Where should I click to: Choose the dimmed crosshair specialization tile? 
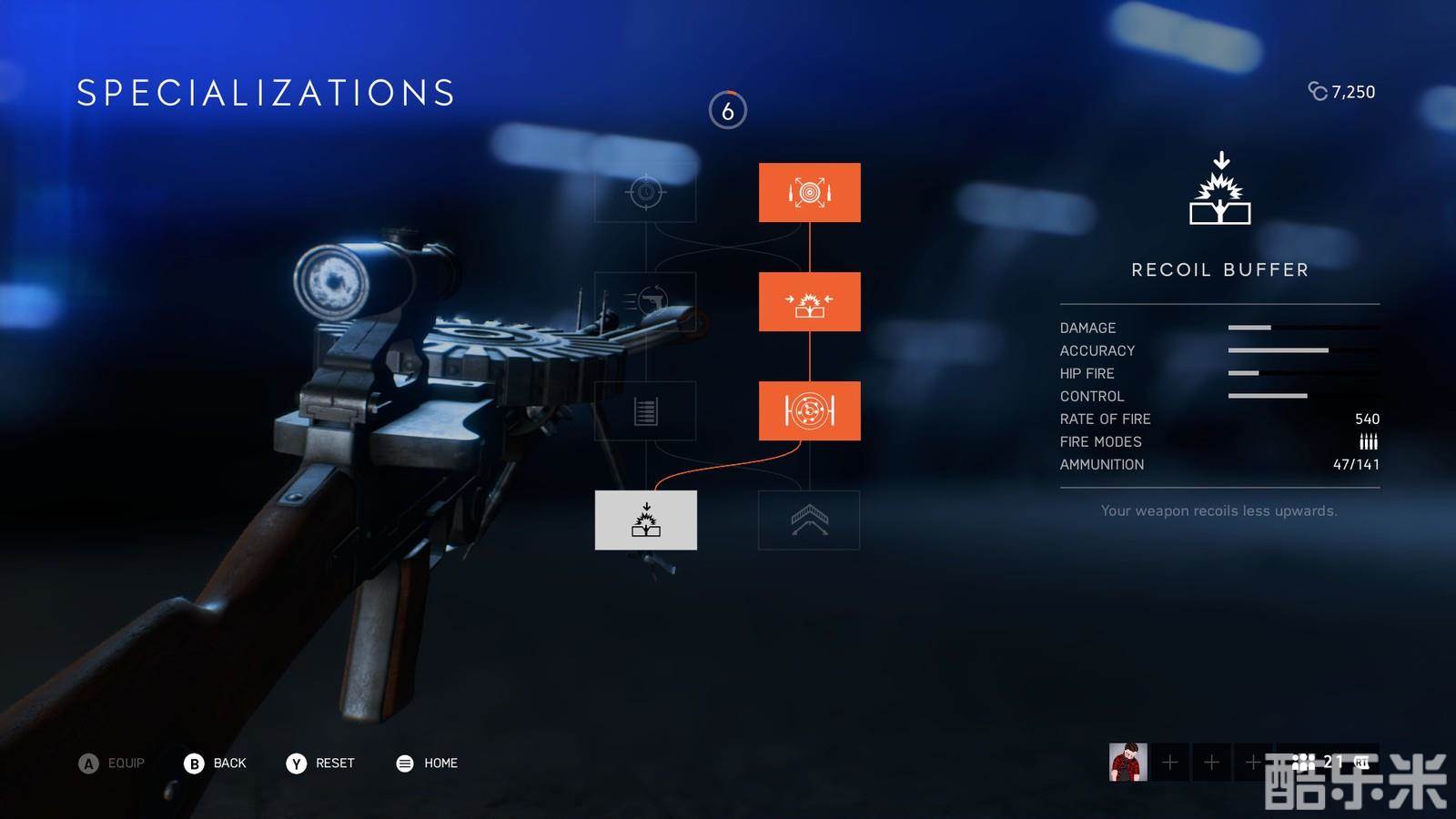[646, 193]
